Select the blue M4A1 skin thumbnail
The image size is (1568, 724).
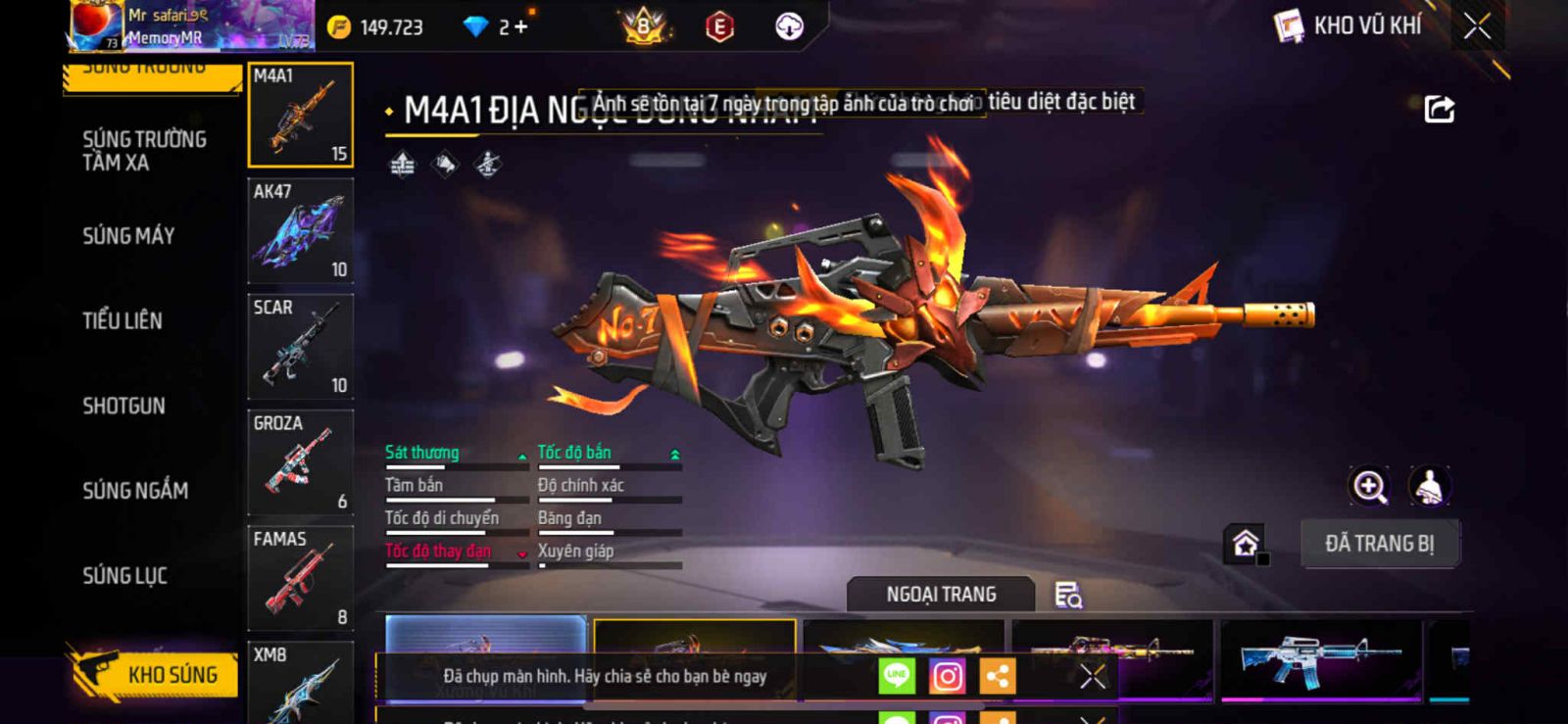1320,658
